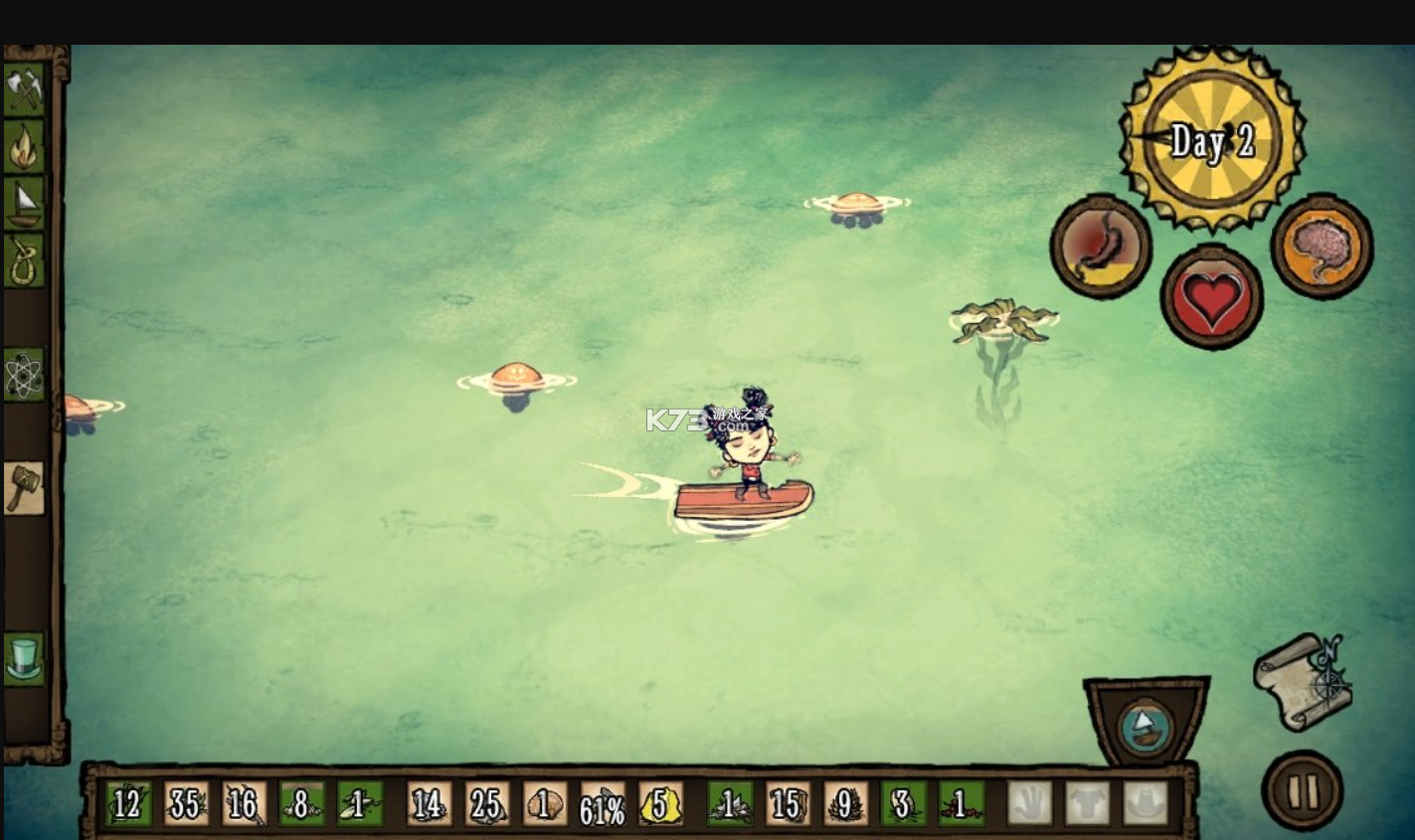Choose the item showing 61% durability

click(603, 803)
